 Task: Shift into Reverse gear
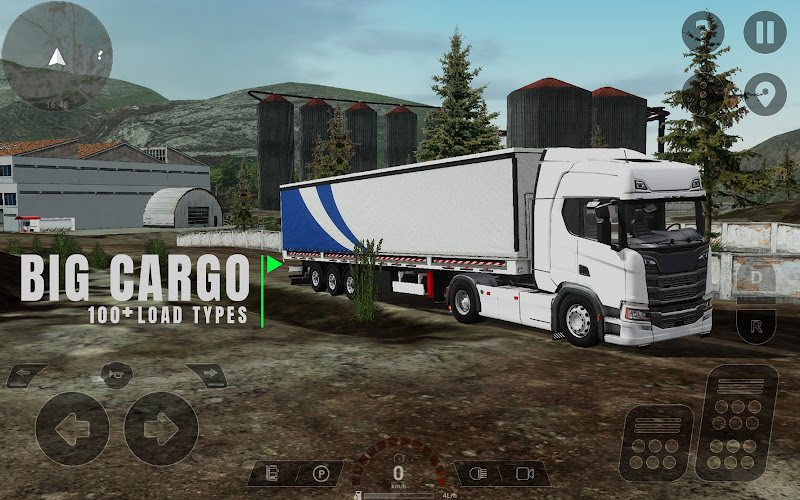point(757,325)
